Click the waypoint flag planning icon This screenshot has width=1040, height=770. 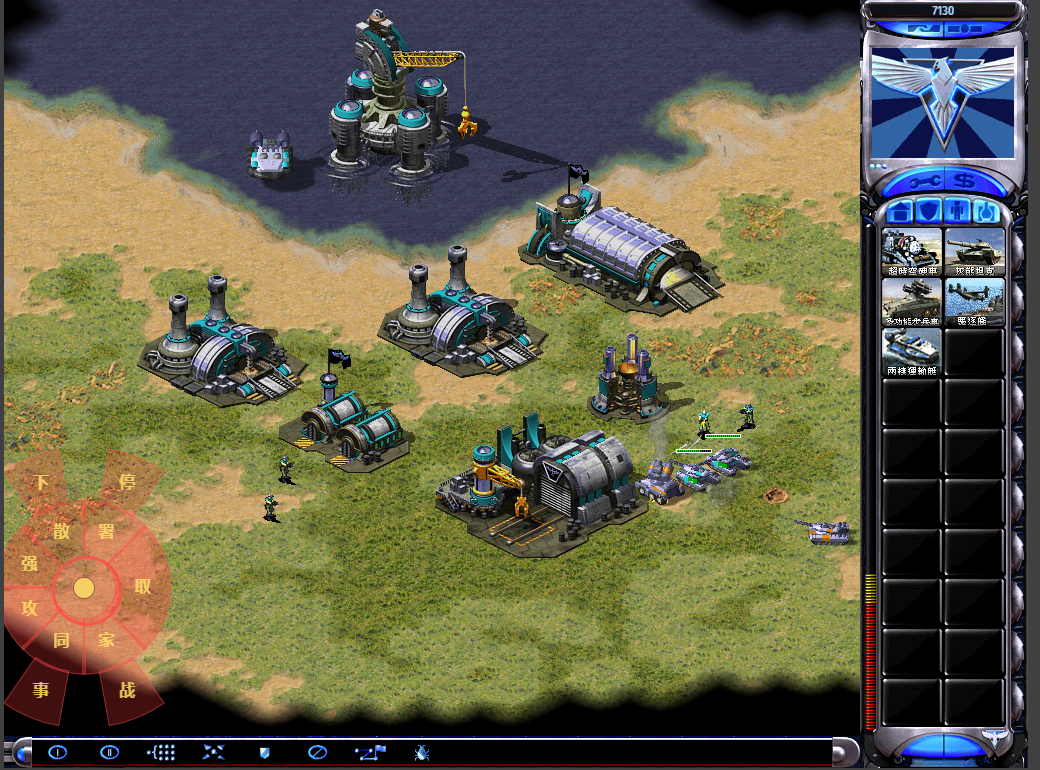(x=369, y=752)
